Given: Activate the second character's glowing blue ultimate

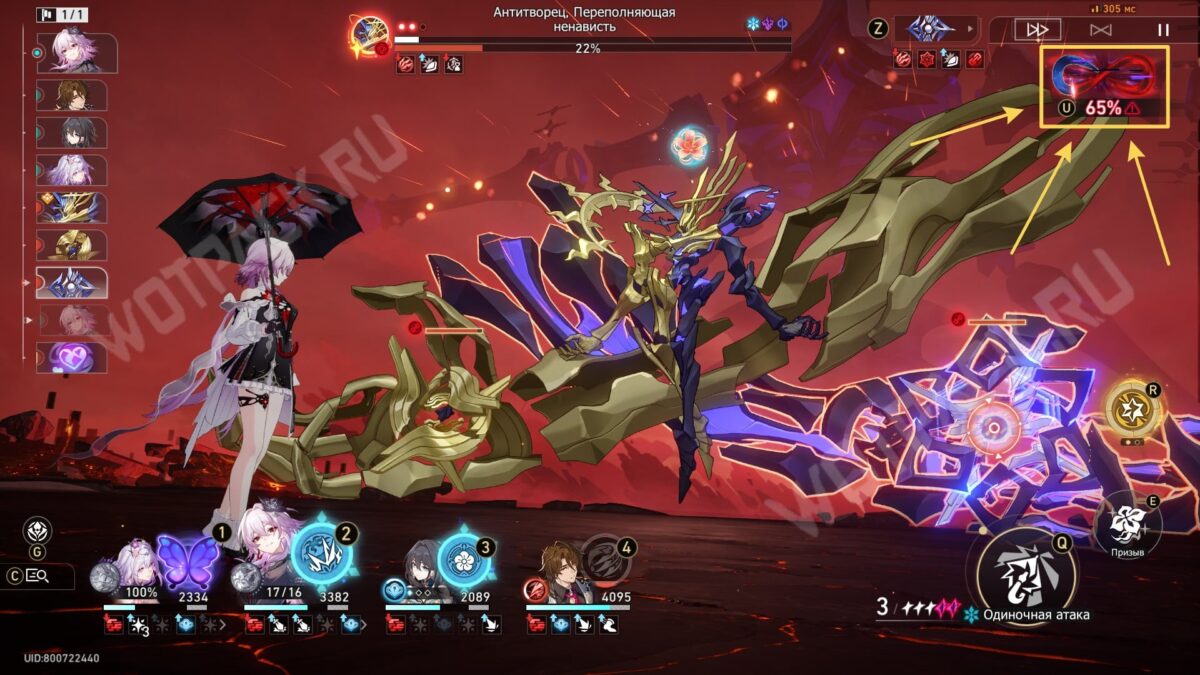Looking at the screenshot, I should [x=322, y=554].
